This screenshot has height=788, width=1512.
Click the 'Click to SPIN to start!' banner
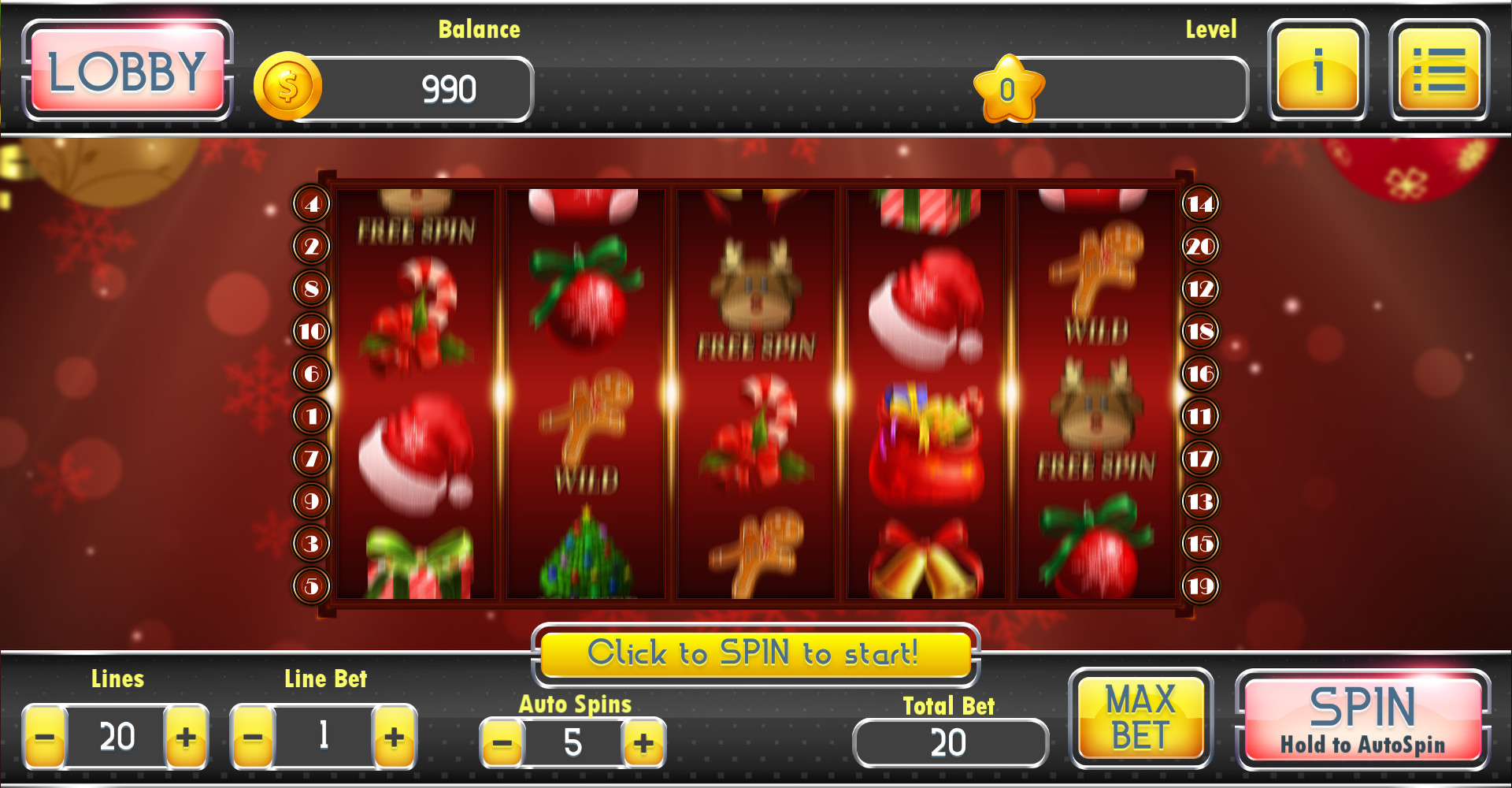coord(755,652)
